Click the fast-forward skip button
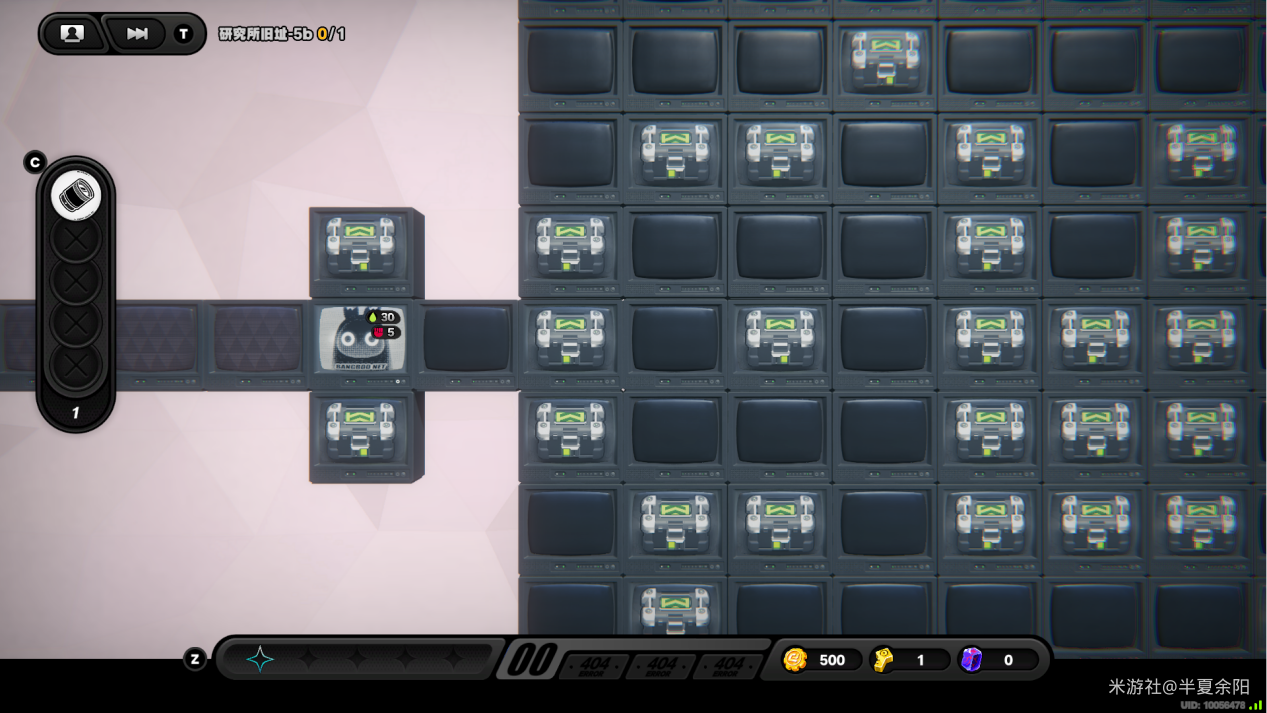 pyautogui.click(x=137, y=34)
